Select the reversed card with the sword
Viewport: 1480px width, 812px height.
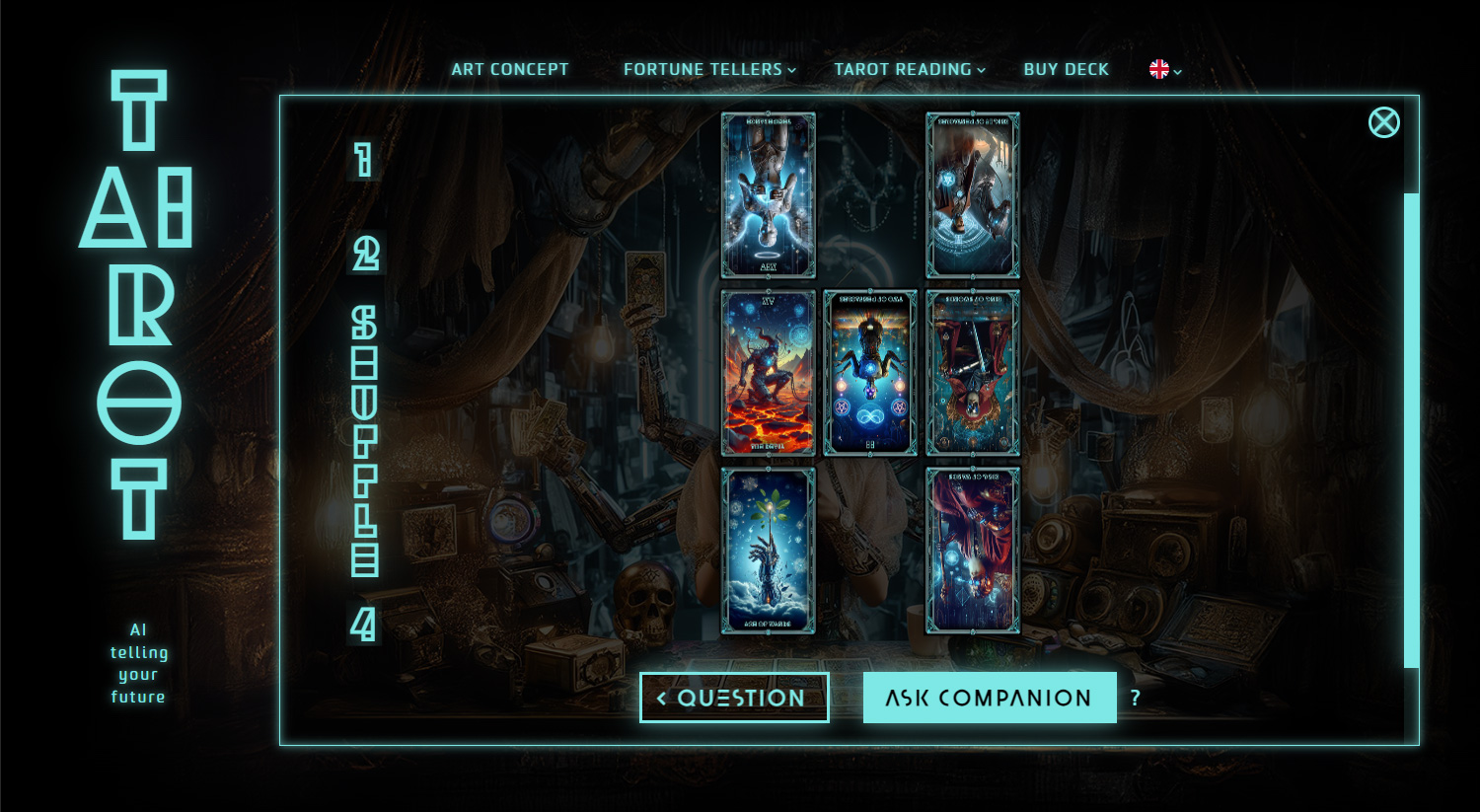pos(972,373)
